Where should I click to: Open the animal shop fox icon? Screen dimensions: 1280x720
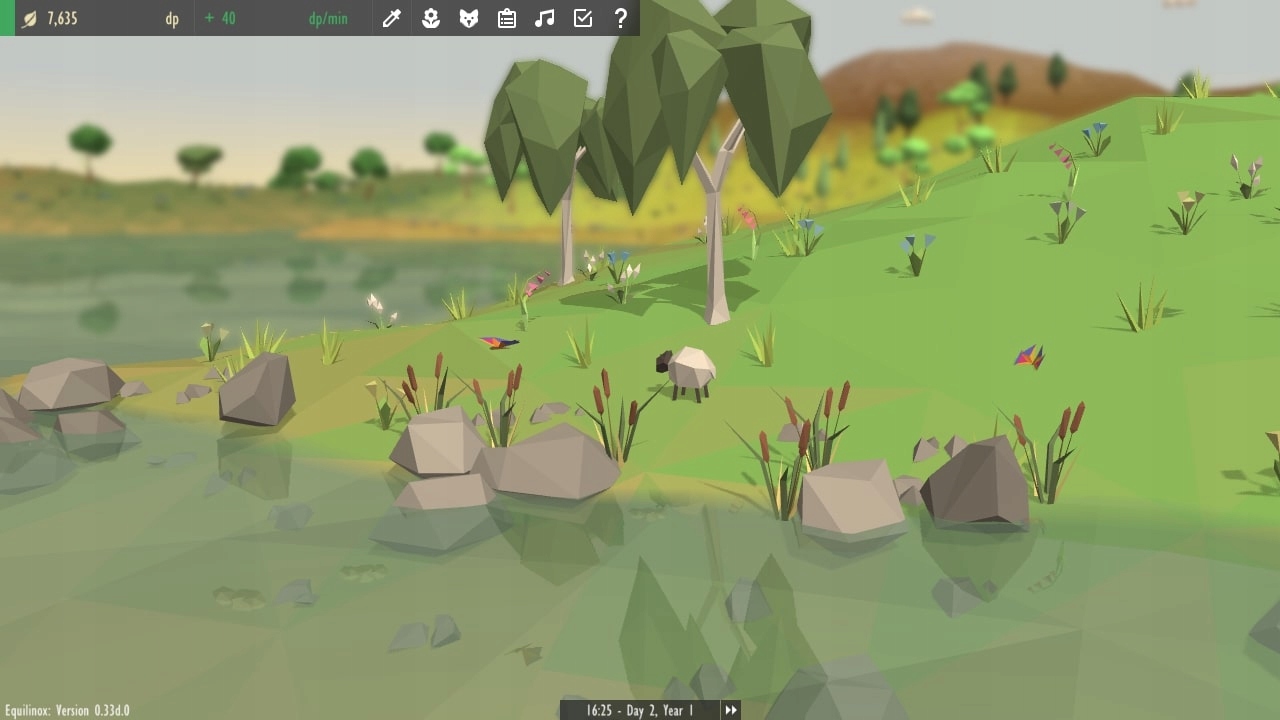click(467, 17)
